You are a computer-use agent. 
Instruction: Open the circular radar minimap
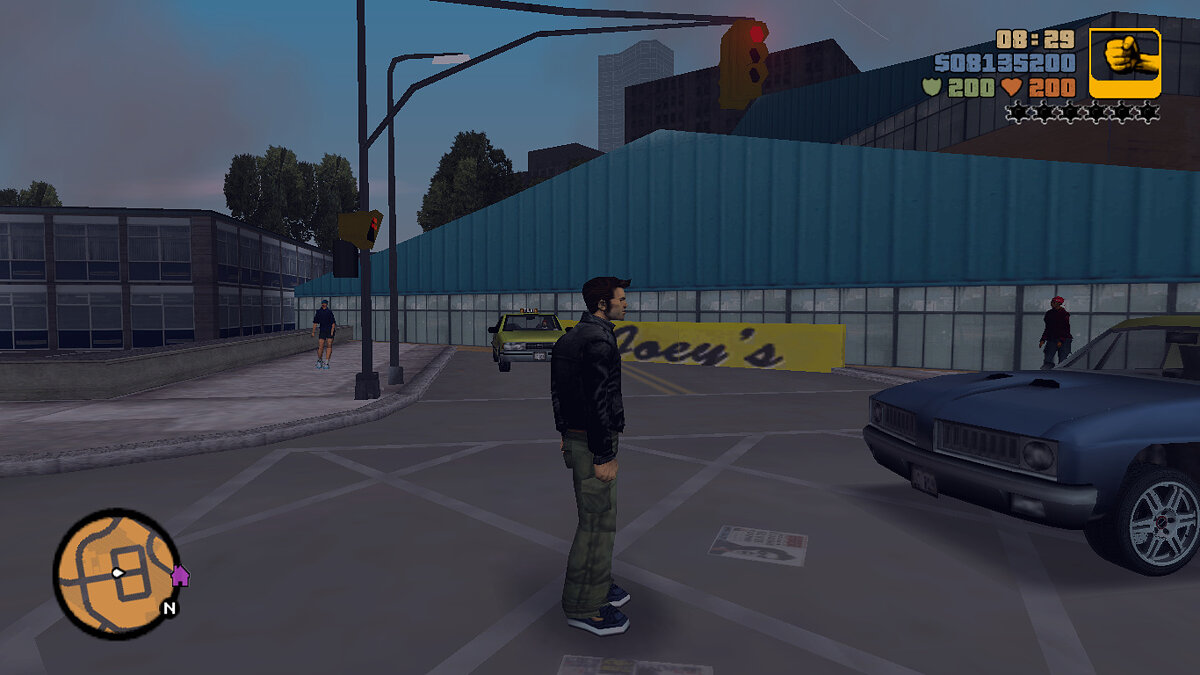[116, 573]
